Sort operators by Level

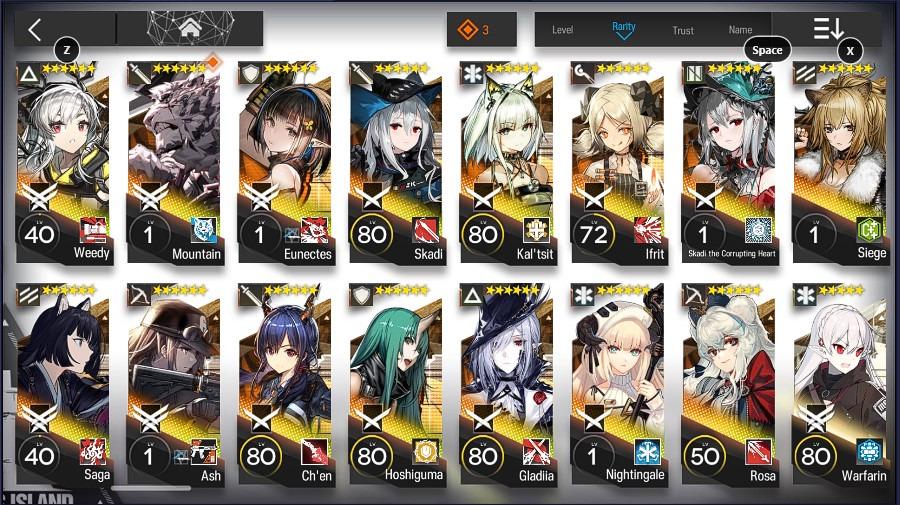pos(563,30)
